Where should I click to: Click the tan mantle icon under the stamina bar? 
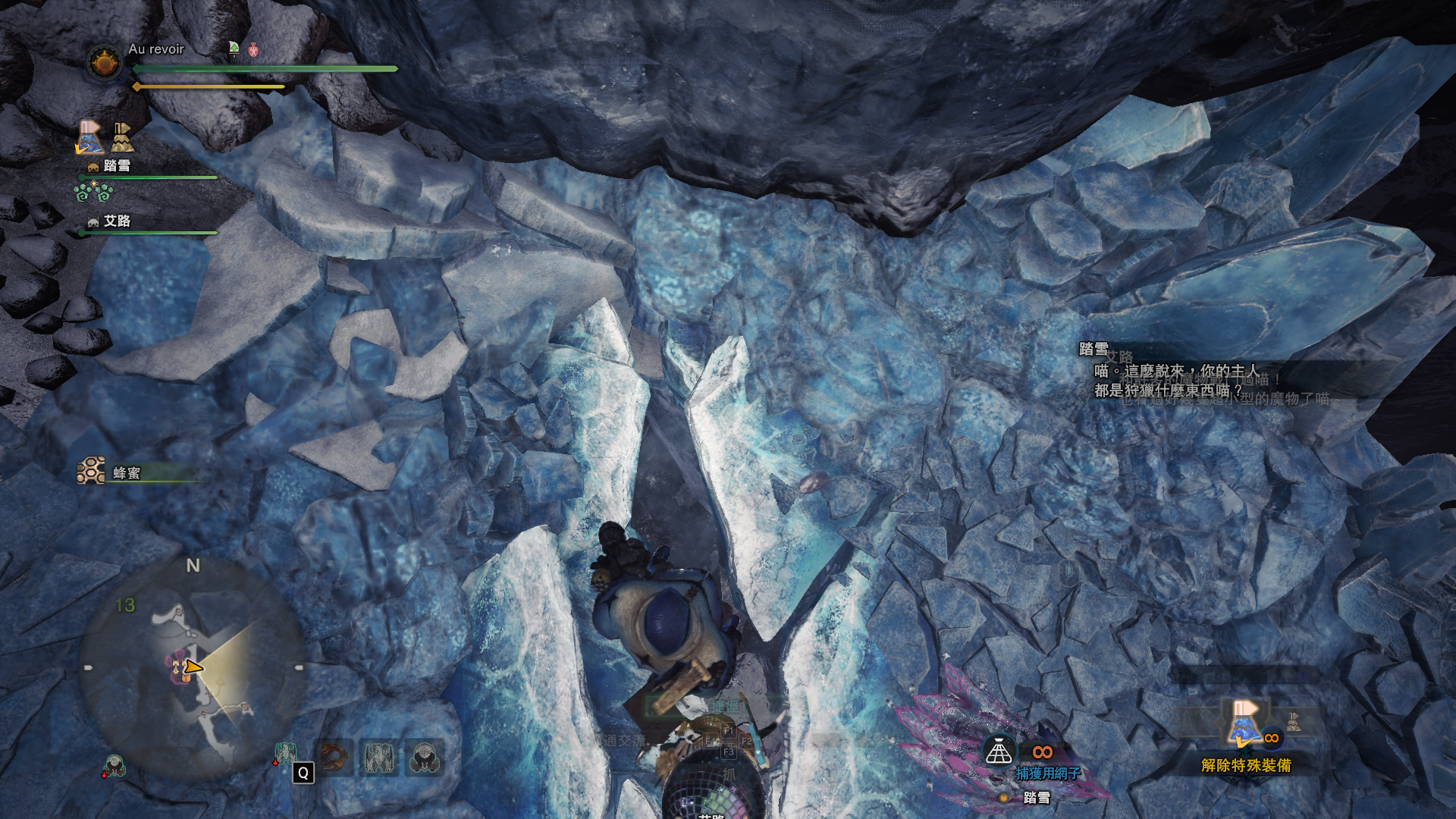point(122,137)
